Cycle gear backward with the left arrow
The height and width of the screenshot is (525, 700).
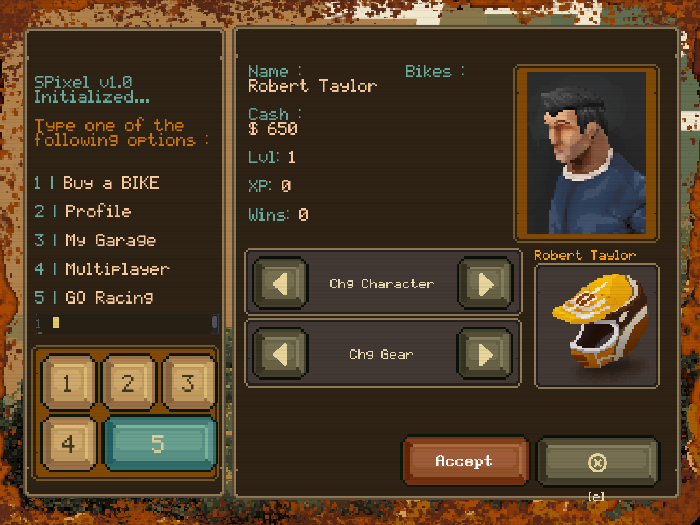(282, 354)
